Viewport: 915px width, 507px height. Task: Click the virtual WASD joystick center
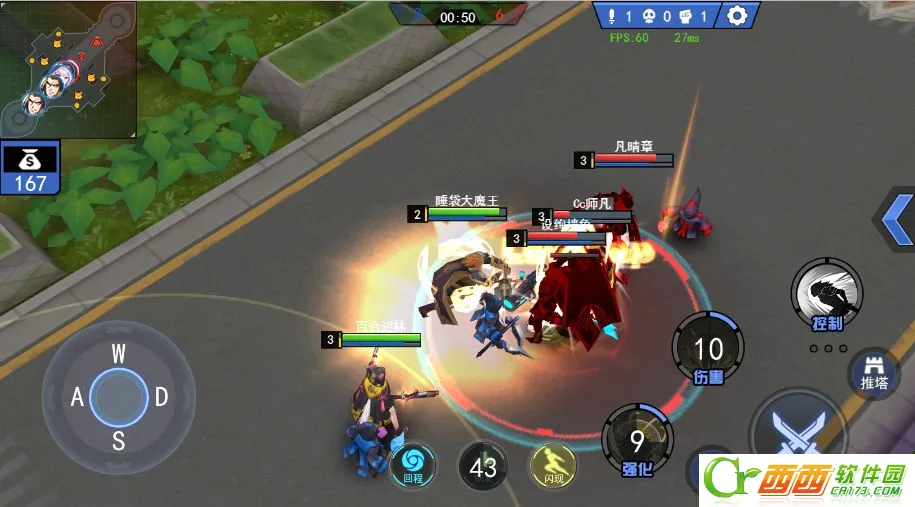[x=118, y=397]
